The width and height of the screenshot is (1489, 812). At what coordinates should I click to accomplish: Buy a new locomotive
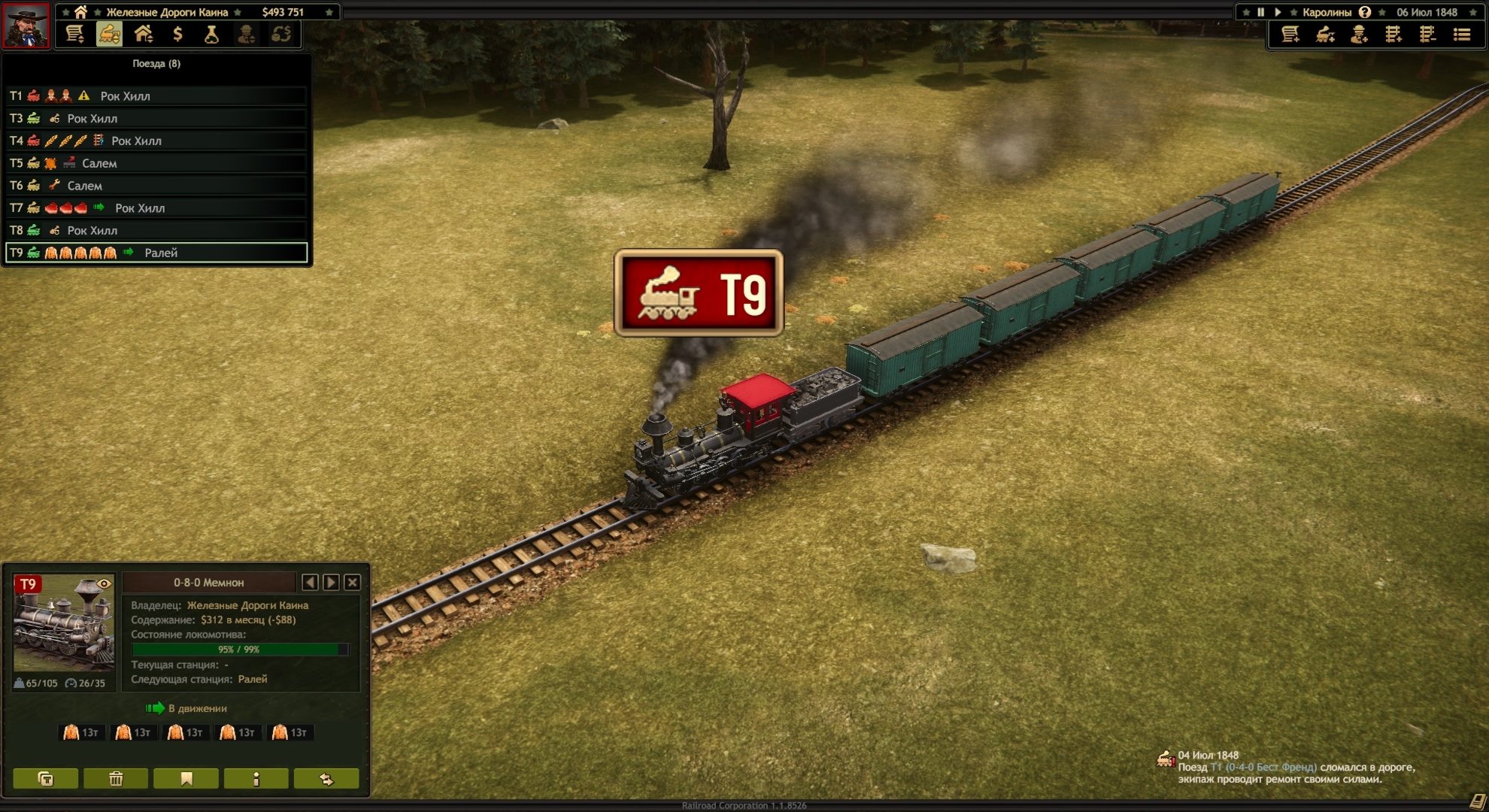[x=1325, y=35]
